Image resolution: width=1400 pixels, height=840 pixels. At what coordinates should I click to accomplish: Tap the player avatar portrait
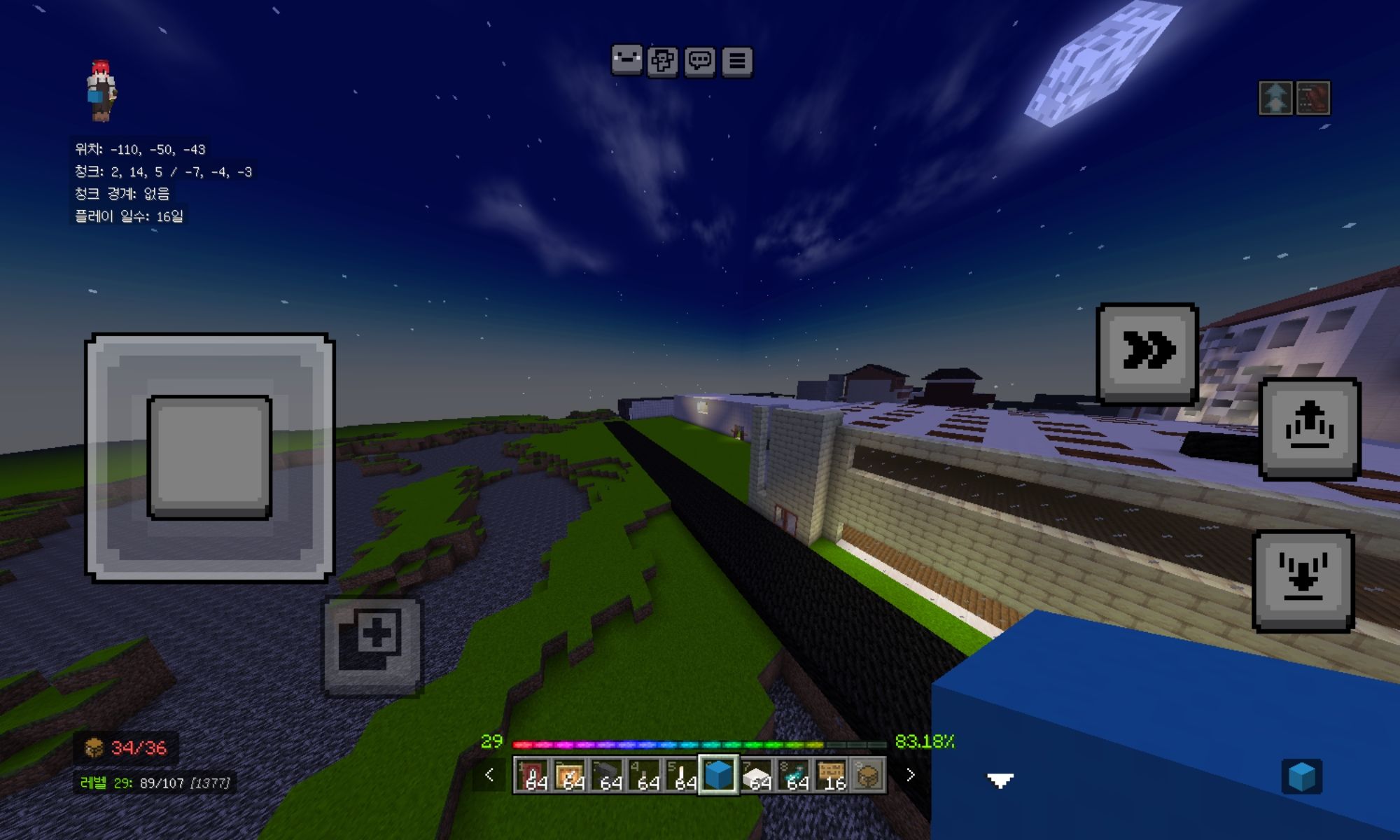click(x=101, y=91)
